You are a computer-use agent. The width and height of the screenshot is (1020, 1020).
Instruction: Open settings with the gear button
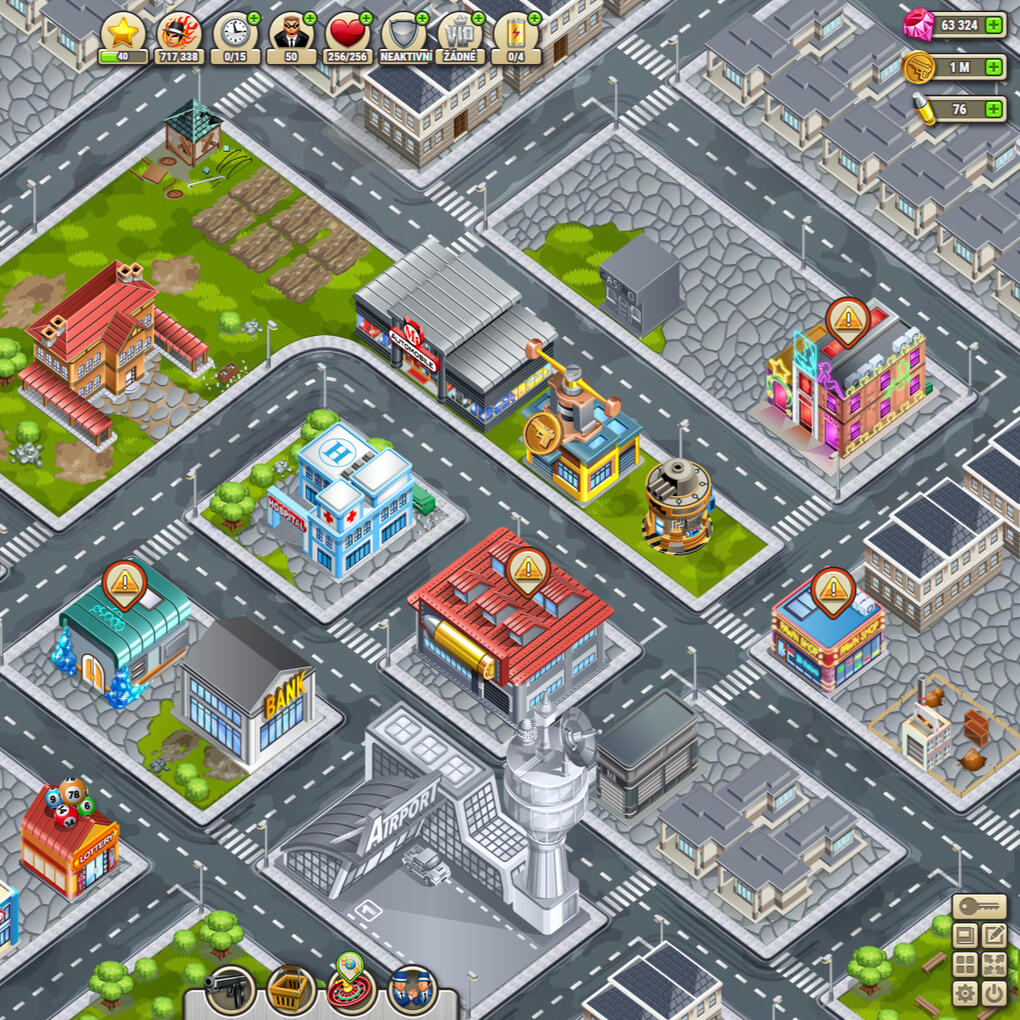point(965,993)
